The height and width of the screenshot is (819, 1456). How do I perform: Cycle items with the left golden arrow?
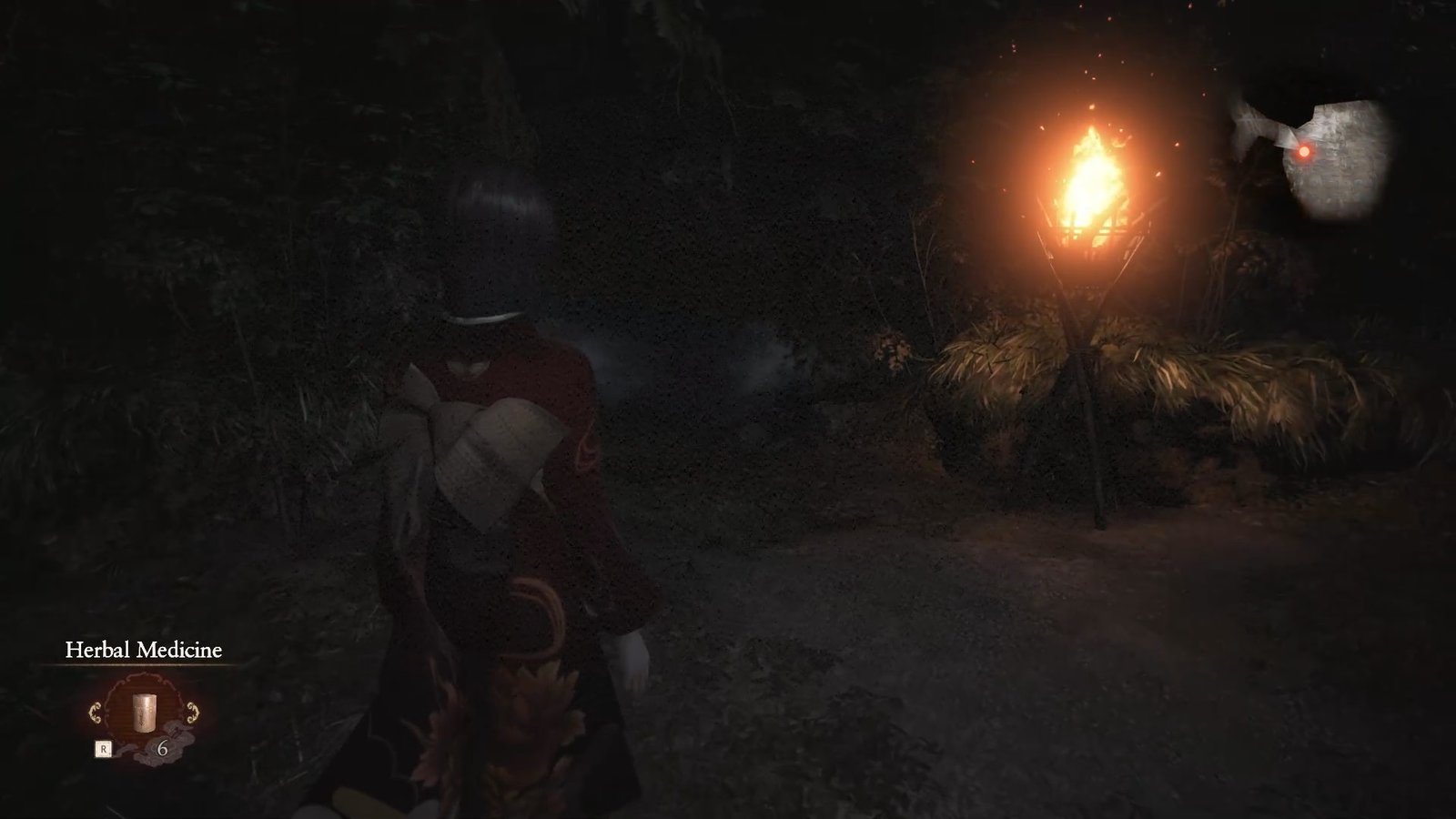point(96,712)
